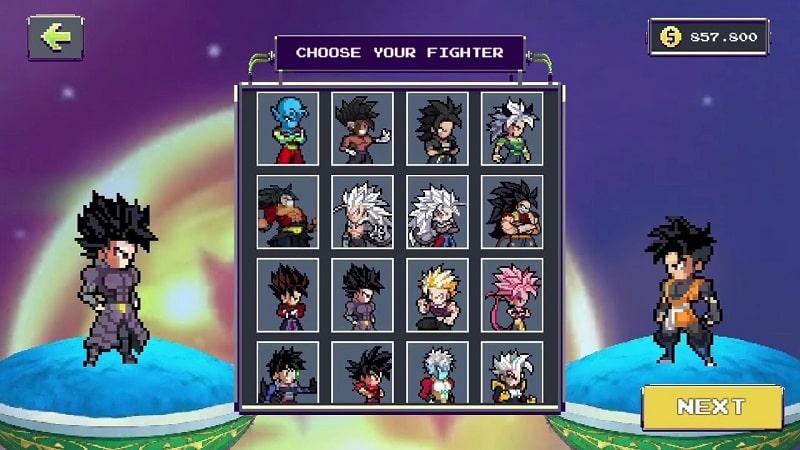
Task: Choose the bearded muscular fighter with crossed arms
Action: (x=512, y=212)
